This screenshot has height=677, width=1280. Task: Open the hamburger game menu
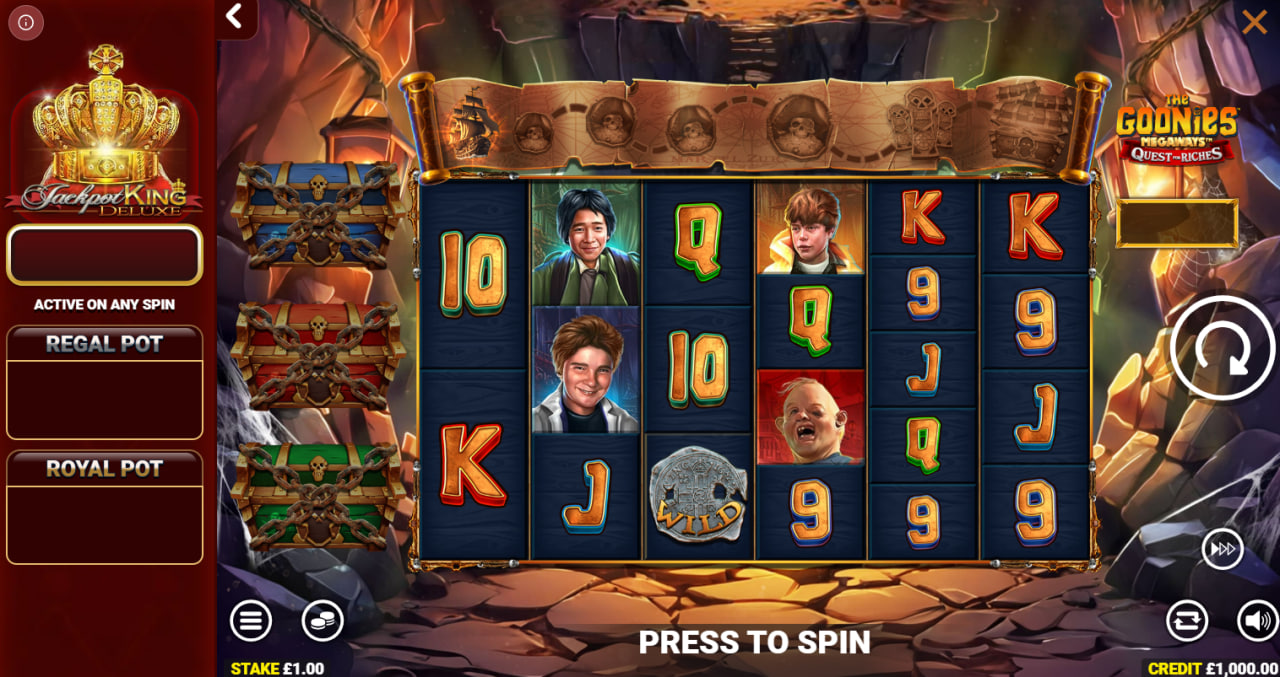click(251, 621)
